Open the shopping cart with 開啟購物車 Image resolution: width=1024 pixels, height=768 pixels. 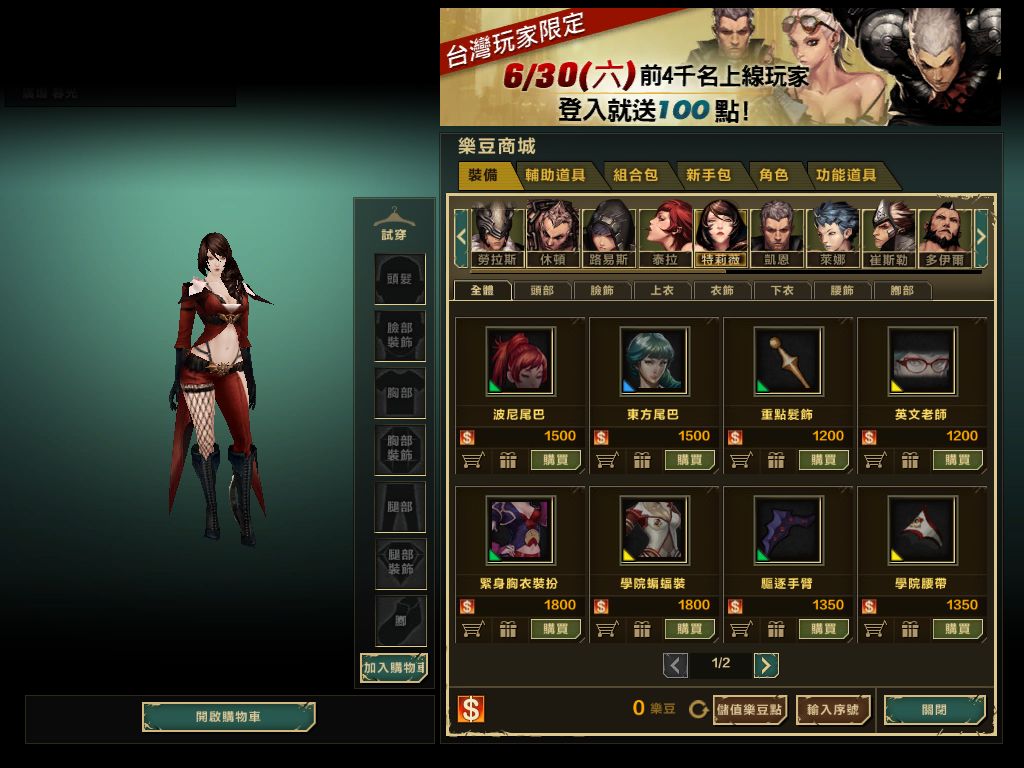(x=228, y=717)
